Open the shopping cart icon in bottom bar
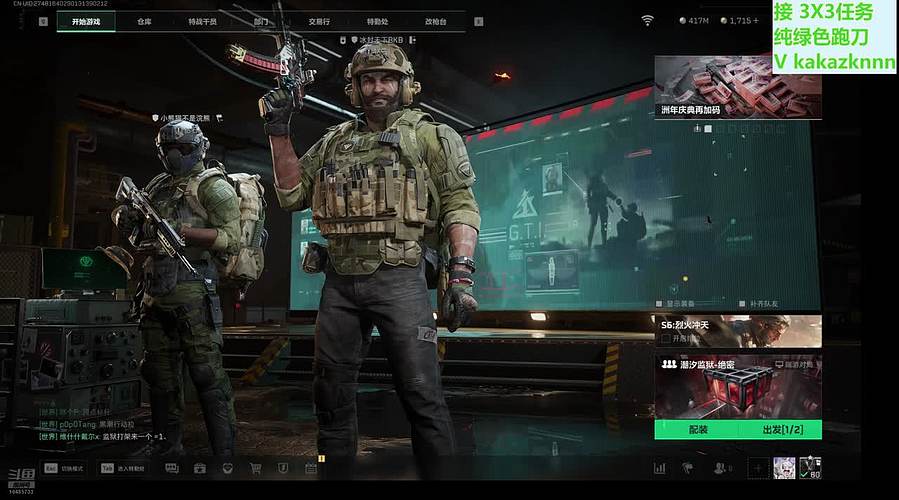This screenshot has height=500, width=899. coord(255,468)
